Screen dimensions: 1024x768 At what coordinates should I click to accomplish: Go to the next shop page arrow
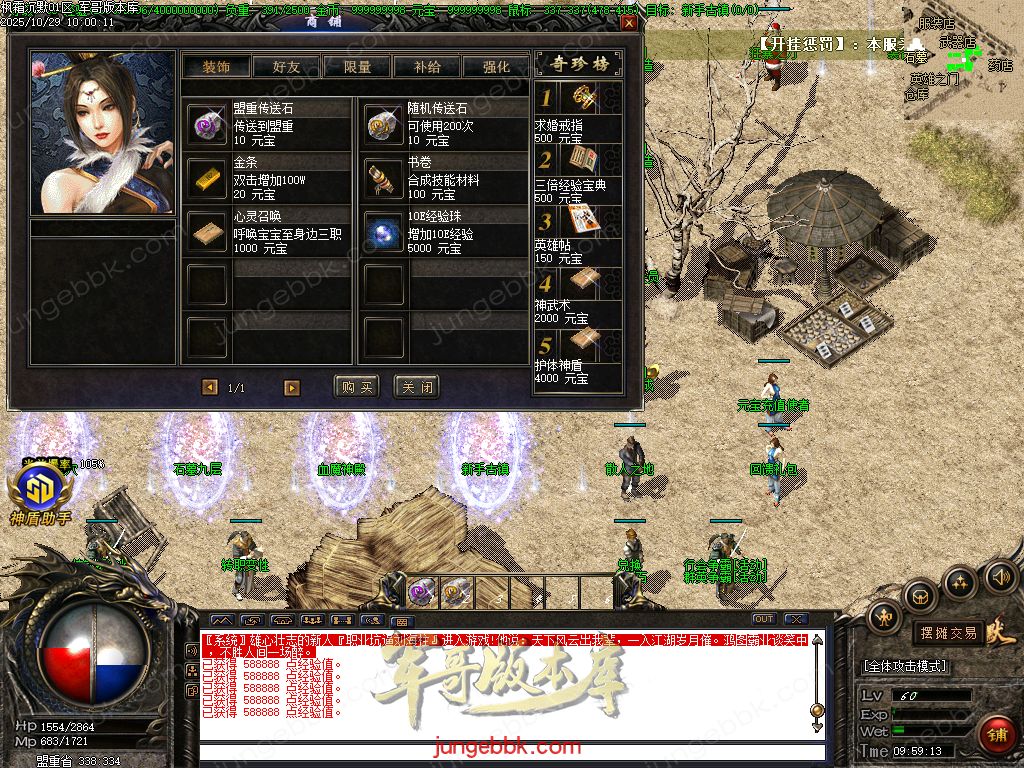pyautogui.click(x=292, y=387)
